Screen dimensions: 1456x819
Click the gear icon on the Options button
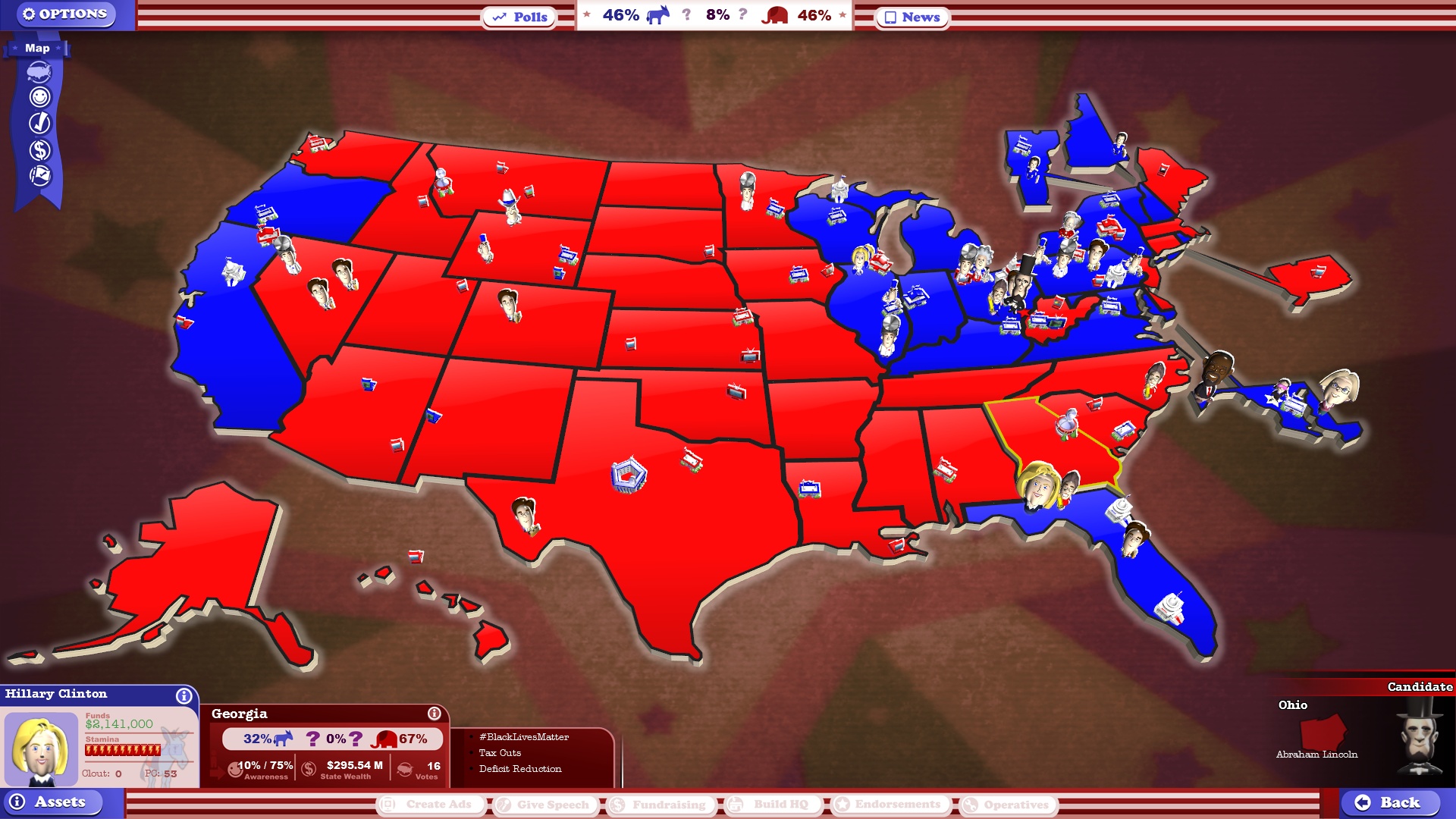pos(29,13)
